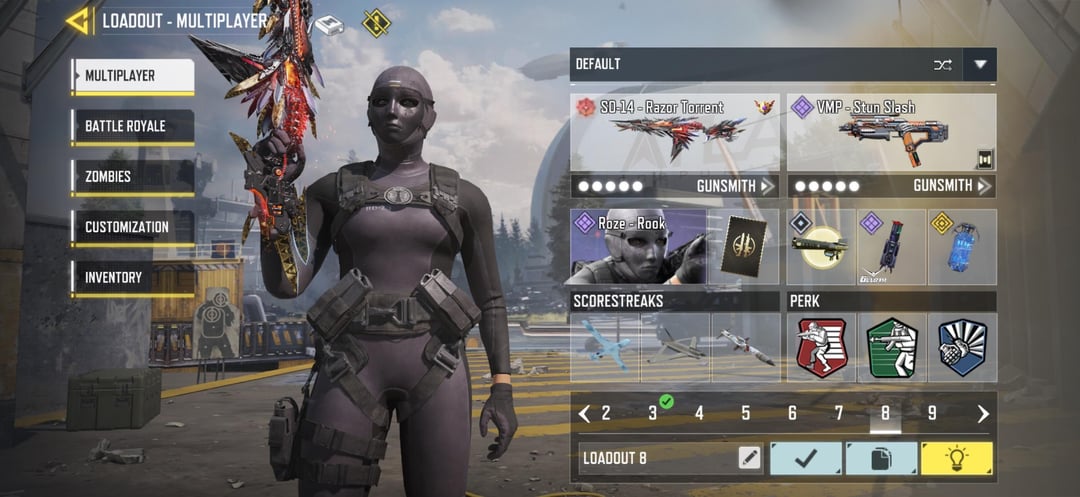Choose the blue grenade tactical slot
The width and height of the screenshot is (1080, 497).
(961, 246)
